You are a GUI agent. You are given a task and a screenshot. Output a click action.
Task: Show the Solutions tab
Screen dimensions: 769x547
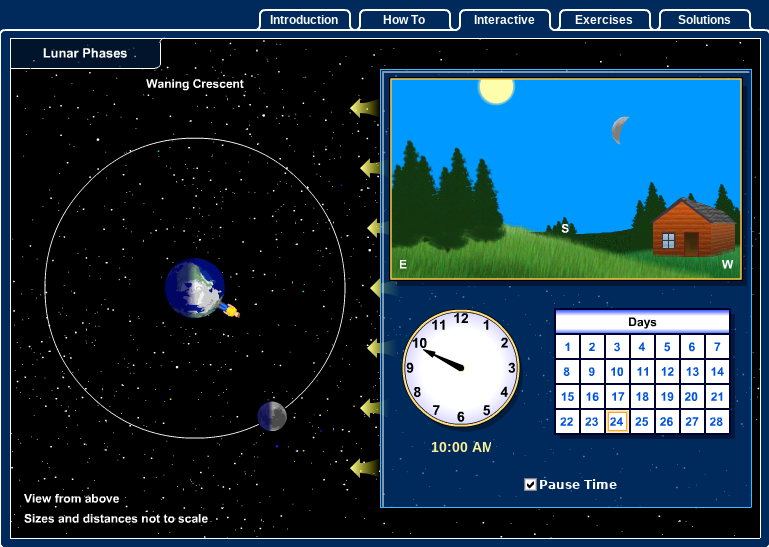point(704,20)
